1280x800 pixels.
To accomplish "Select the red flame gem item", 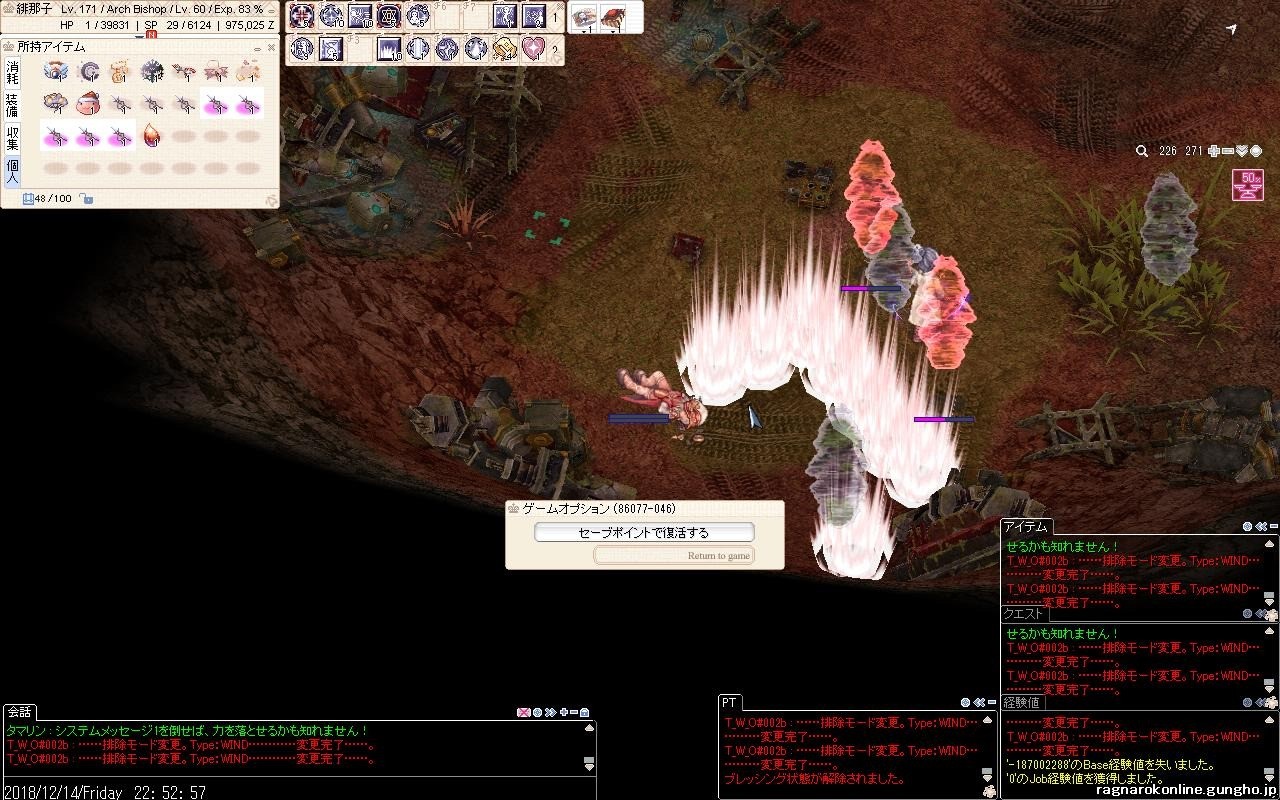I will (152, 135).
